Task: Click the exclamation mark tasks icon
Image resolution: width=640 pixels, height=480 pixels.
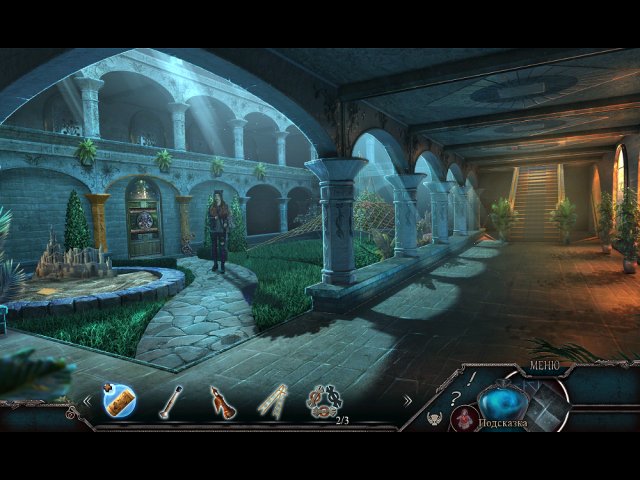Action: pyautogui.click(x=471, y=378)
